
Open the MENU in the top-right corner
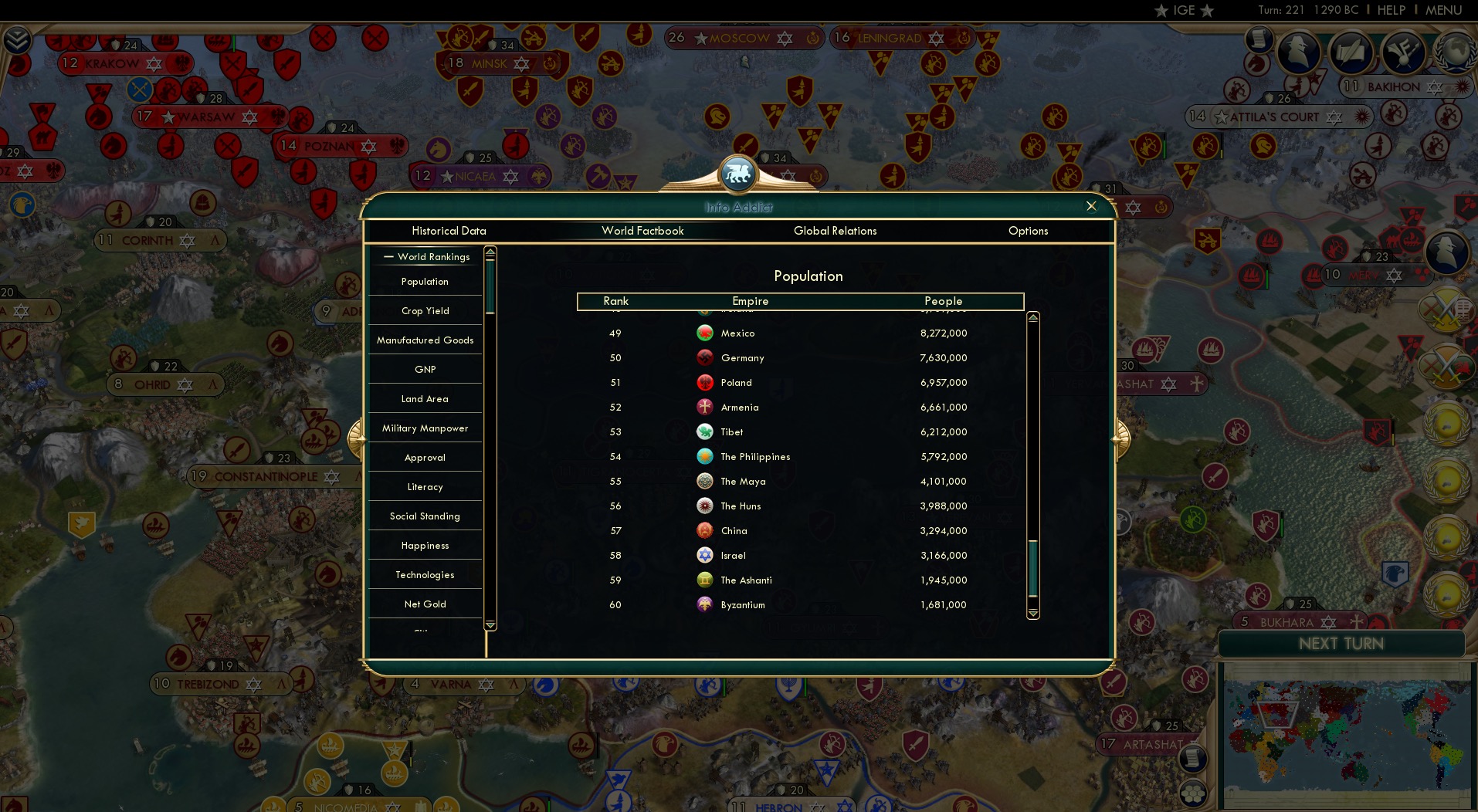[1443, 10]
